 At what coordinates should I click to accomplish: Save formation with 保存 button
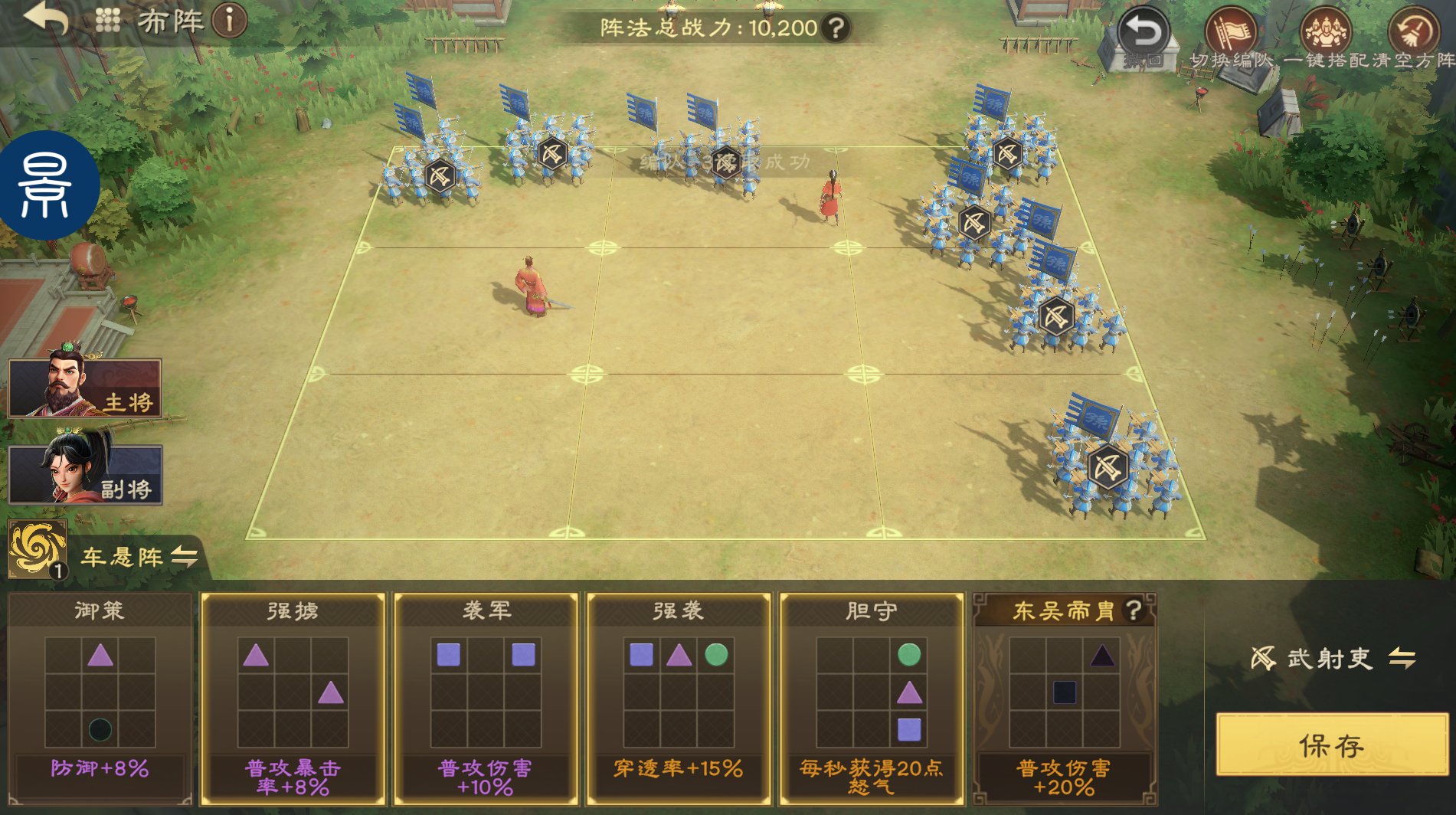coord(1331,745)
